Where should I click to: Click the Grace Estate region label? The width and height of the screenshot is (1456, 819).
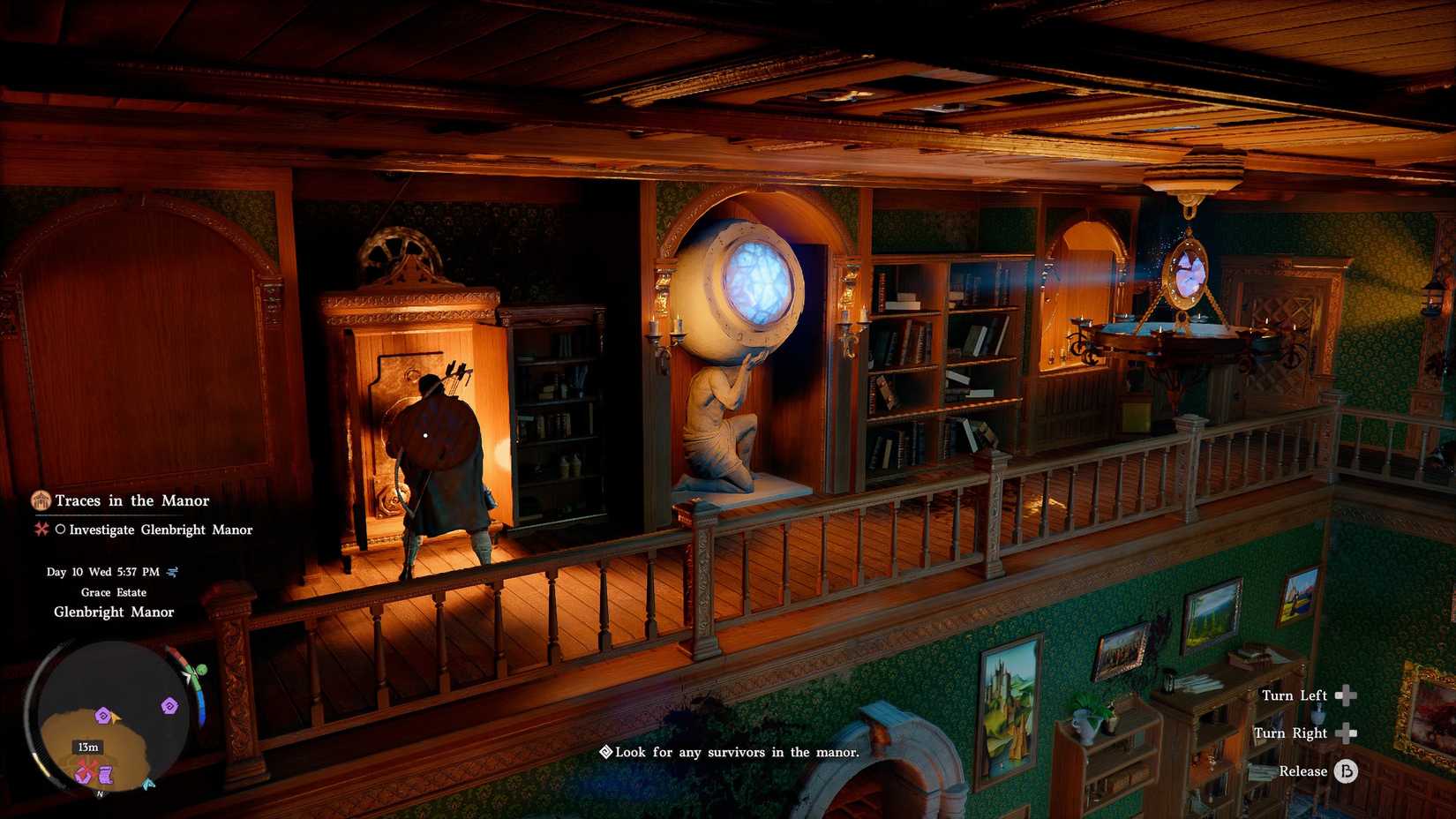point(115,592)
